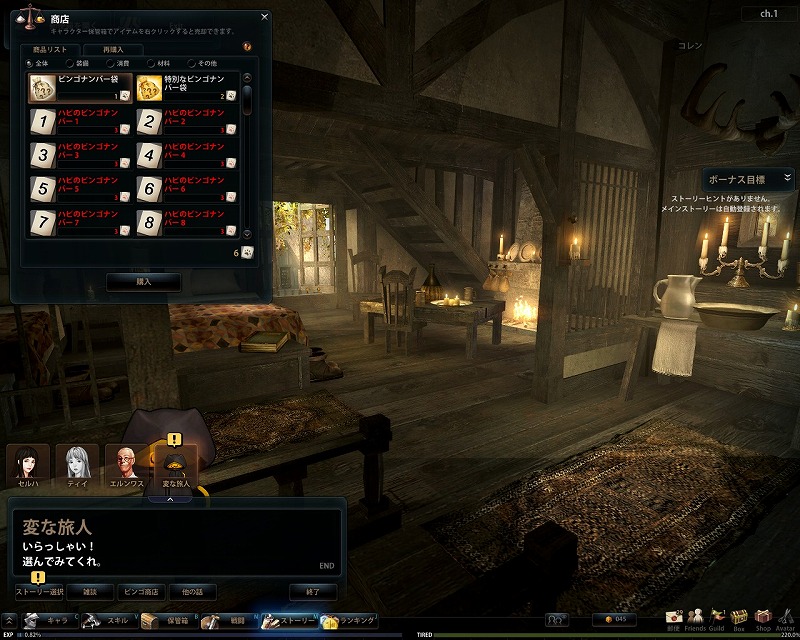Click the 購入 purchase button
Viewport: 800px width, 640px height.
143,282
